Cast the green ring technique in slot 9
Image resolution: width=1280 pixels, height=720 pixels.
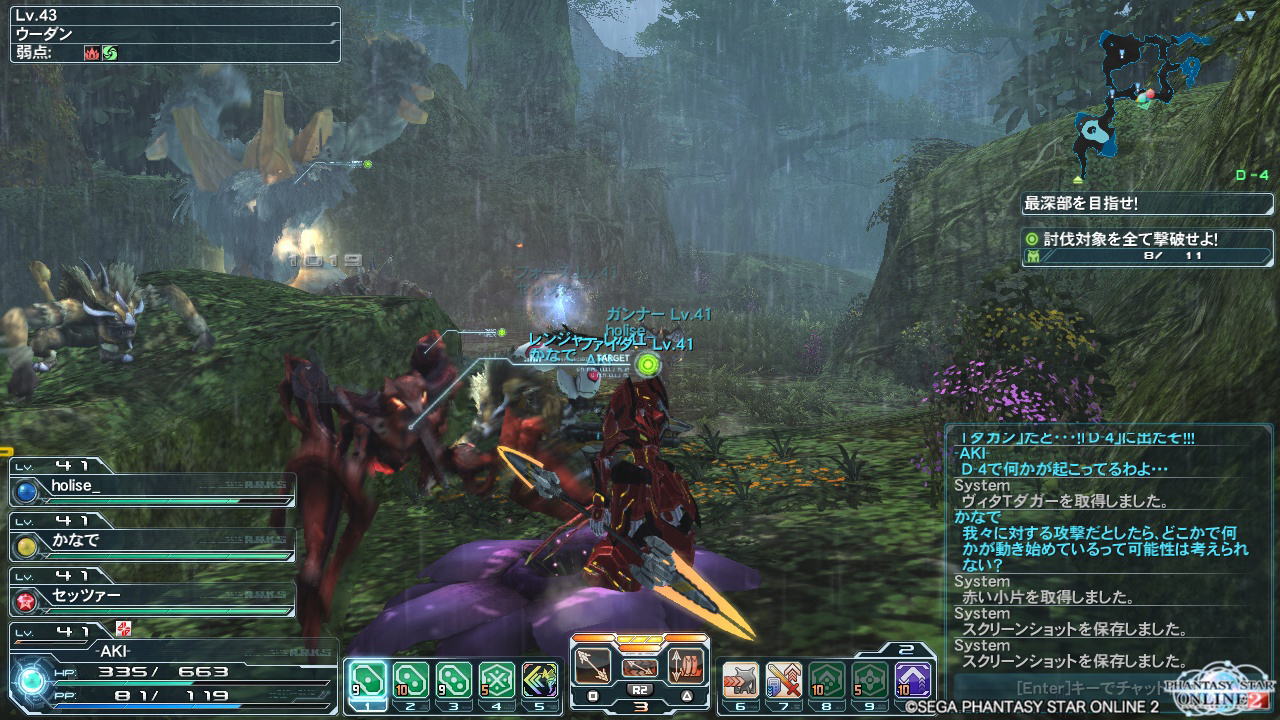[x=869, y=679]
